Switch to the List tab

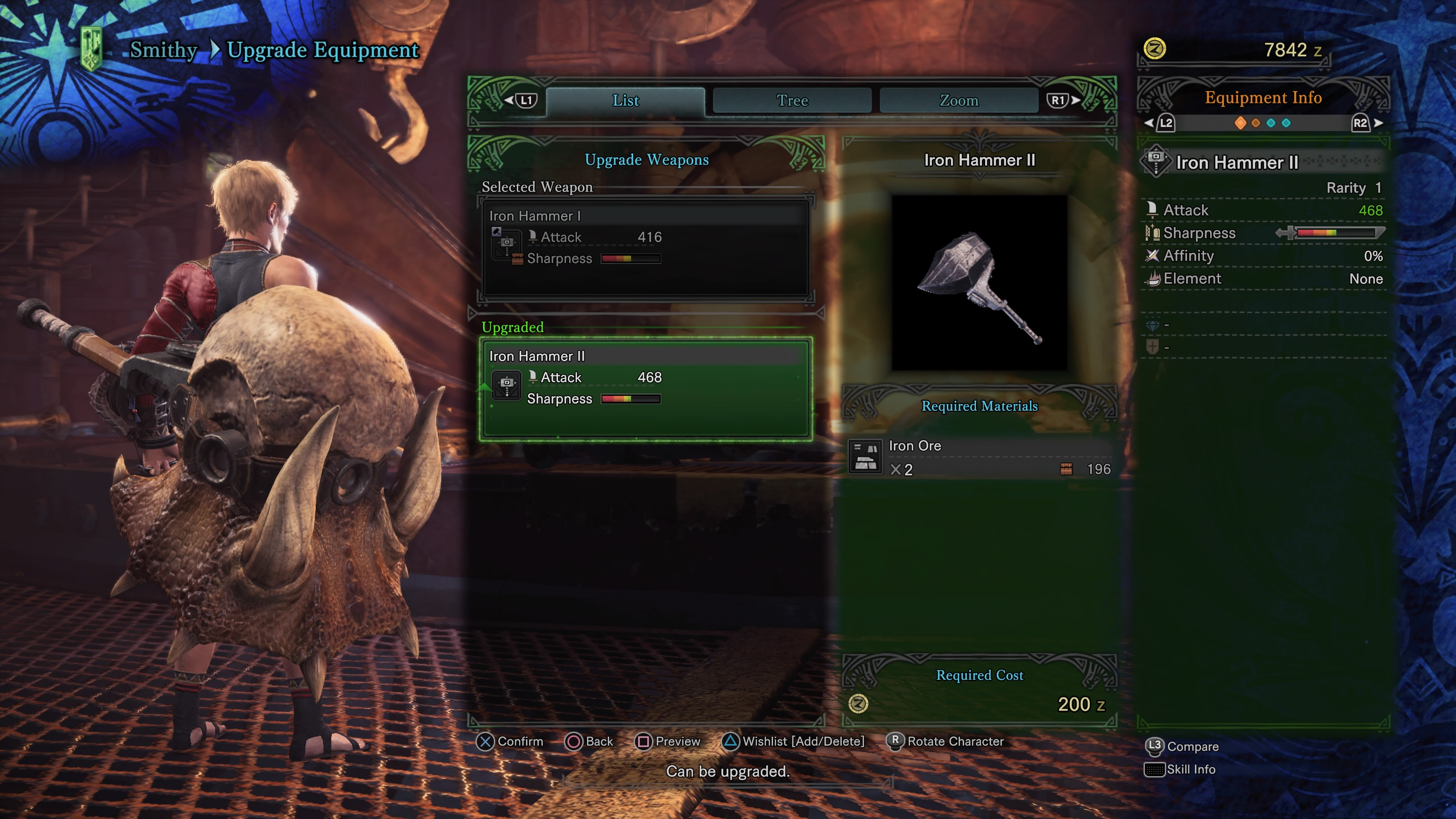pyautogui.click(x=625, y=100)
